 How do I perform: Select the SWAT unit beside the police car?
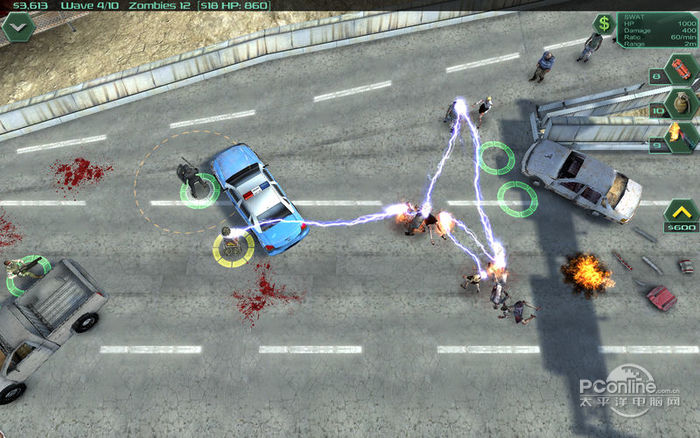pyautogui.click(x=190, y=178)
